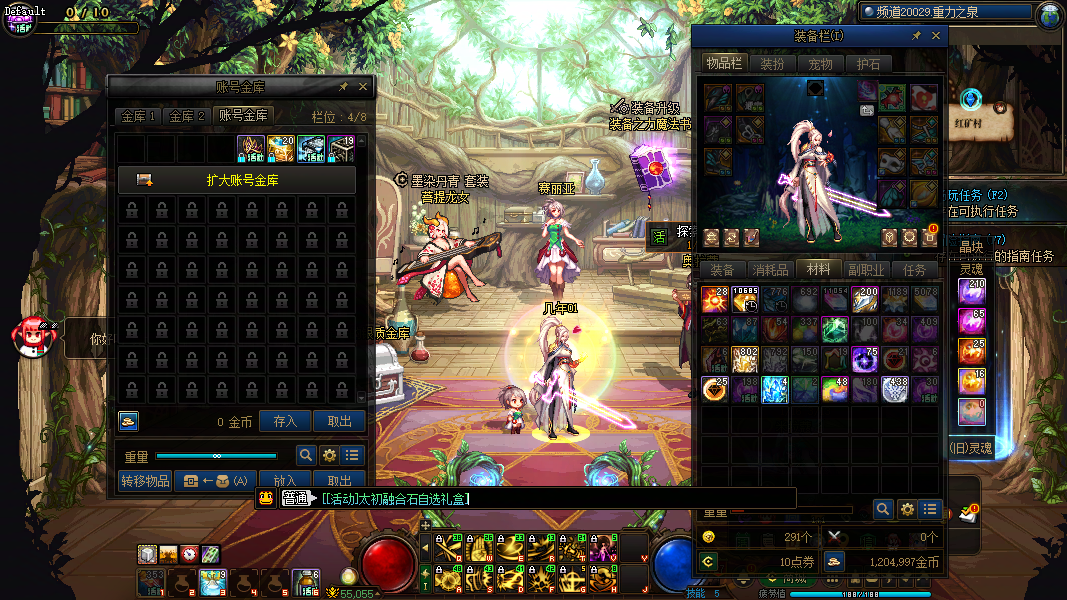Click the 扩大账号金库 expand button
The height and width of the screenshot is (600, 1067).
237,180
